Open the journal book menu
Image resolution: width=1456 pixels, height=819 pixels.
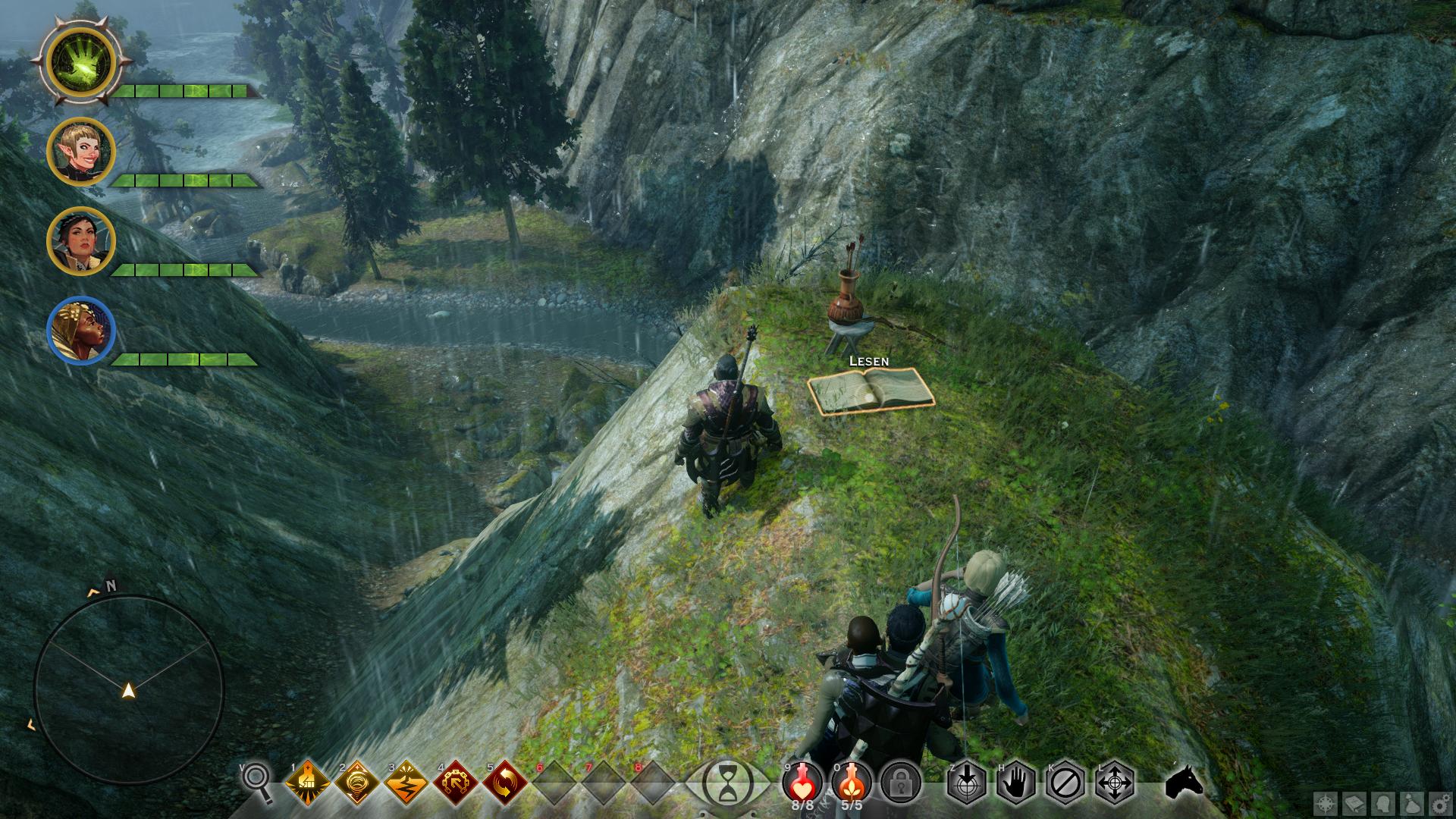pyautogui.click(x=1355, y=804)
